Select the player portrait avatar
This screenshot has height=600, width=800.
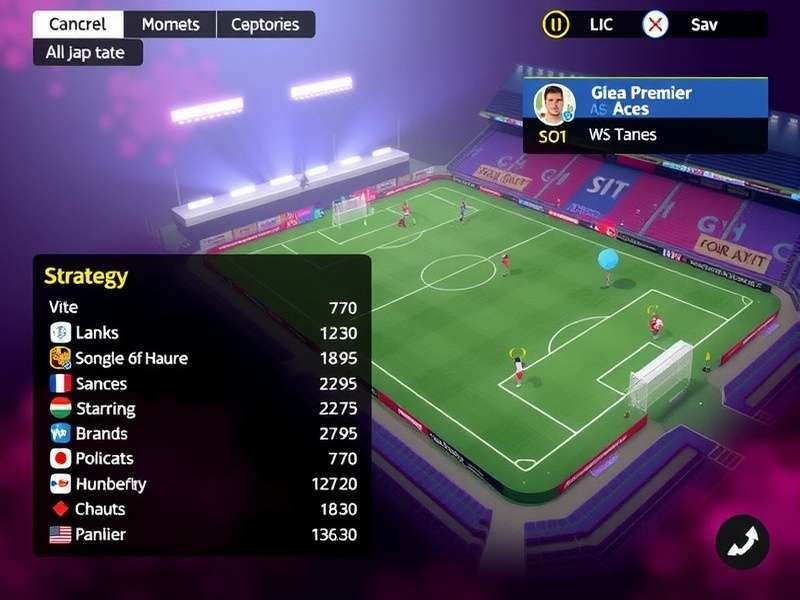[x=551, y=103]
